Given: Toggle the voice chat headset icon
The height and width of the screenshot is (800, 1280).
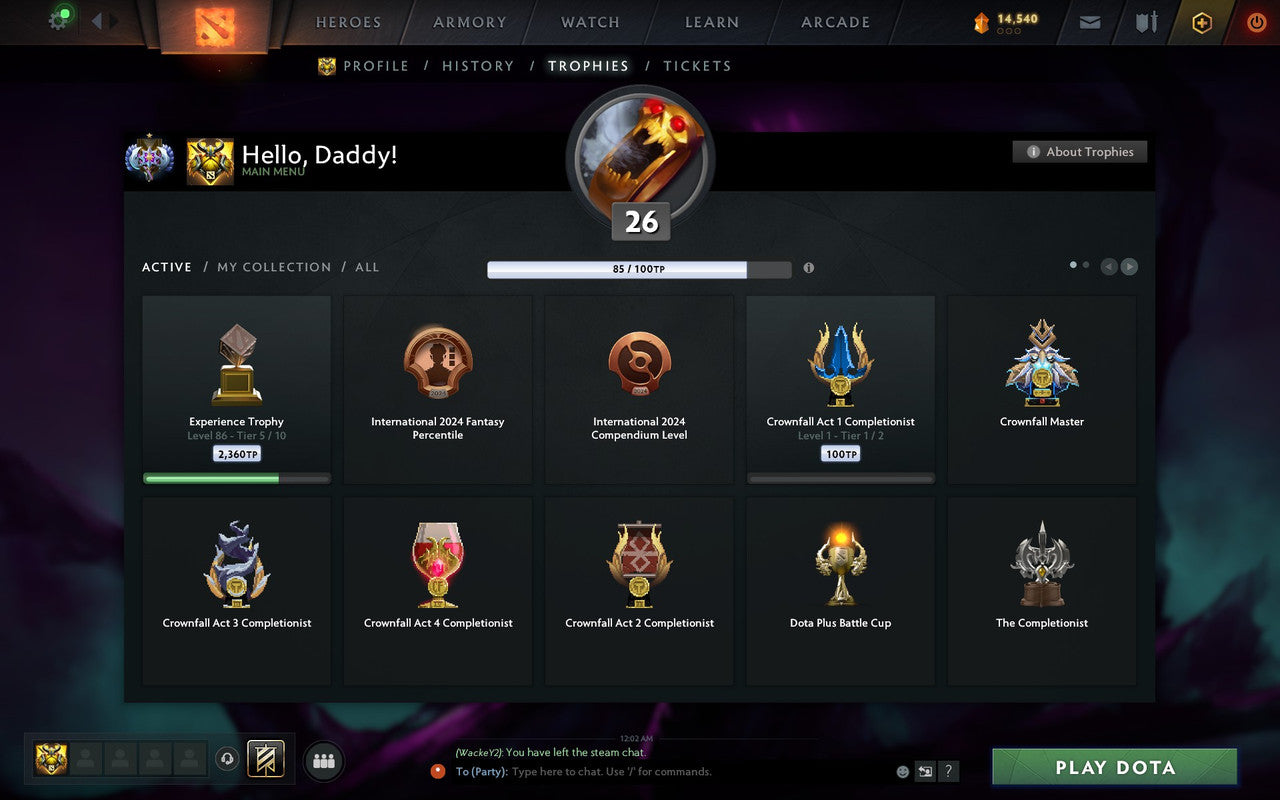Looking at the screenshot, I should 227,760.
